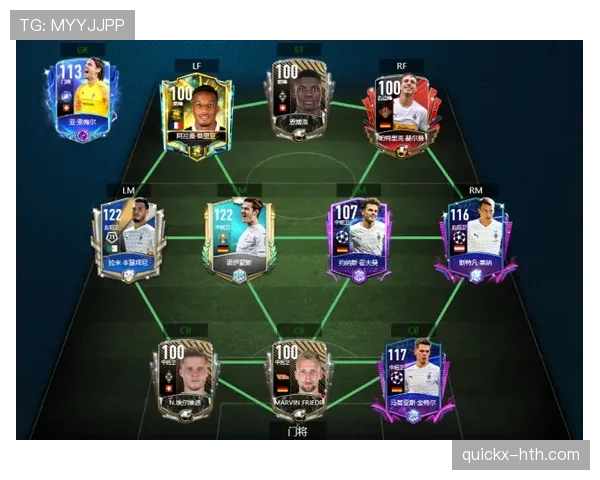Select the 113-rated goalkeeper card
This screenshot has width=600, height=480.
(78, 99)
